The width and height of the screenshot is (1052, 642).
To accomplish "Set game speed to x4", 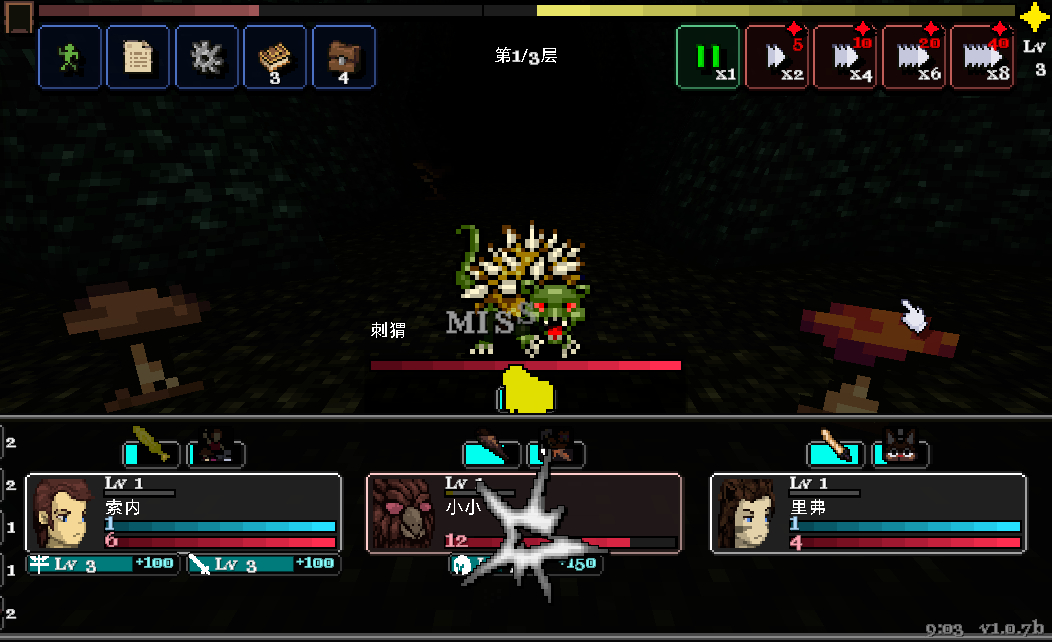I will pyautogui.click(x=845, y=57).
